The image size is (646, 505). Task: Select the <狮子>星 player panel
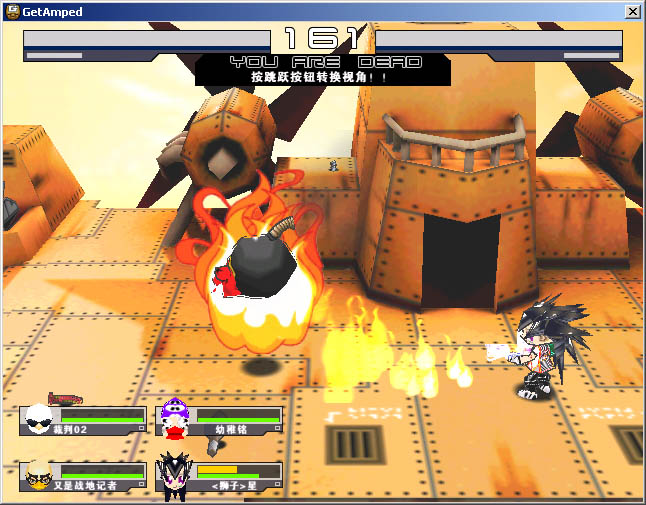[222, 476]
